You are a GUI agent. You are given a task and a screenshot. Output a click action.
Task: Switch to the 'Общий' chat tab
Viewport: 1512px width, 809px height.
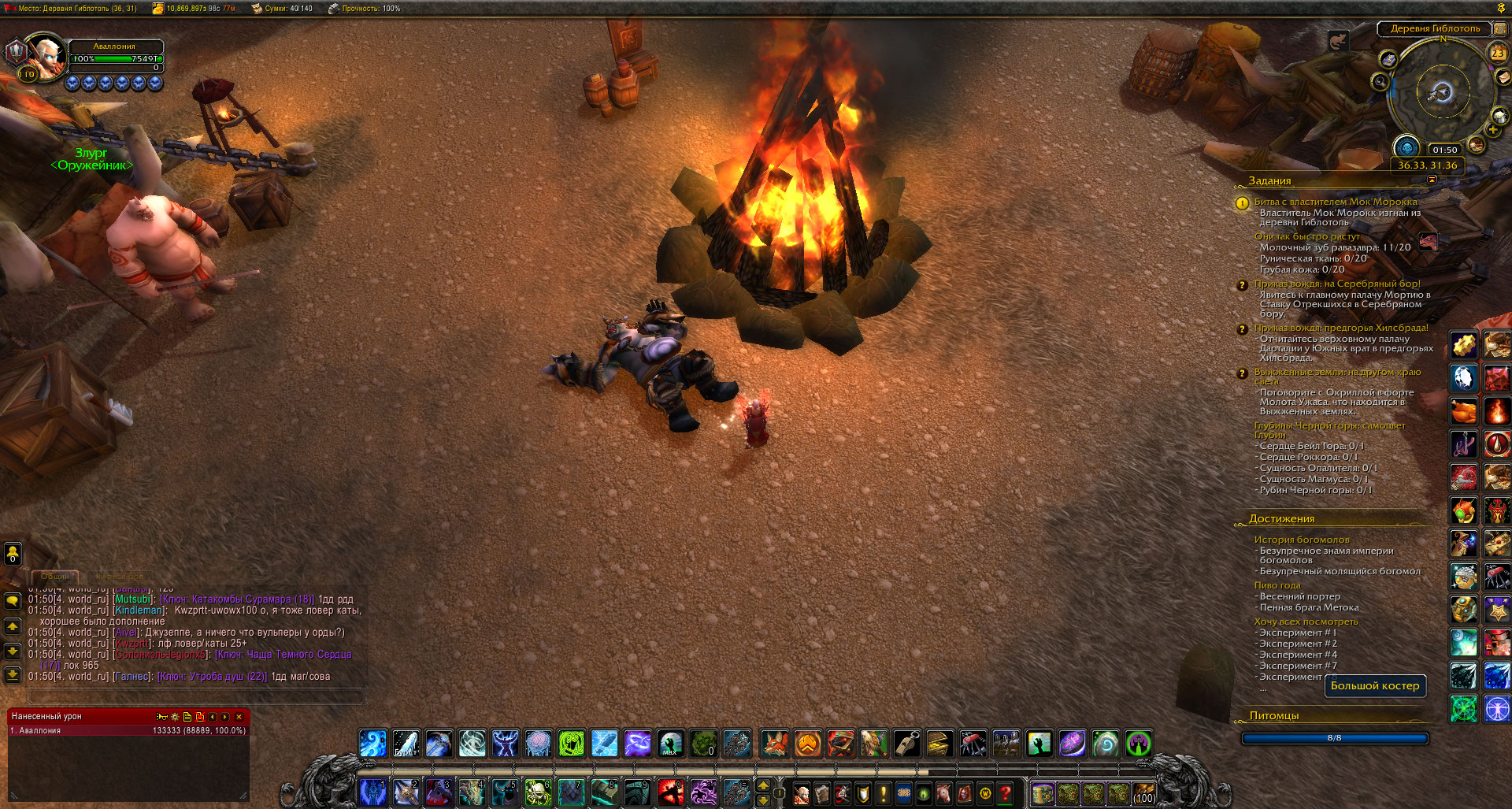(55, 577)
